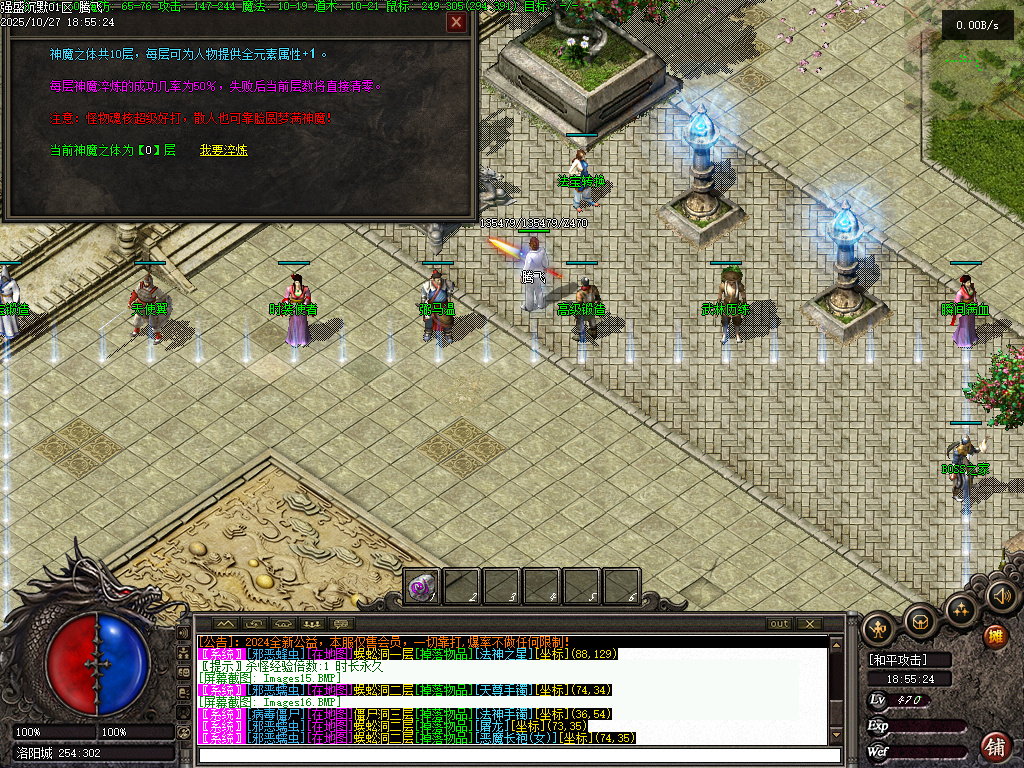Open the character panel with the figure icon

[x=879, y=628]
